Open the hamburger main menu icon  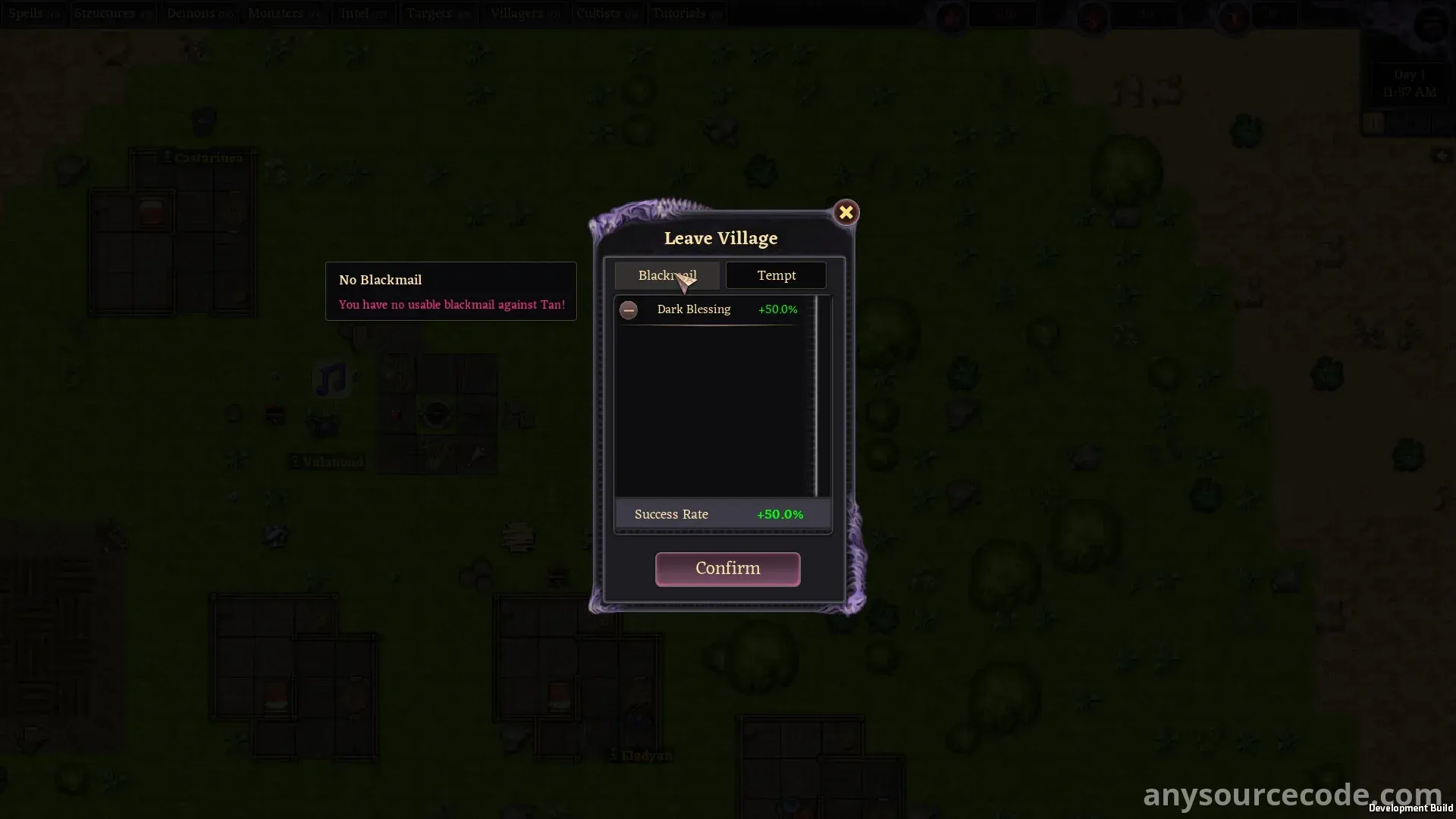click(x=1430, y=25)
